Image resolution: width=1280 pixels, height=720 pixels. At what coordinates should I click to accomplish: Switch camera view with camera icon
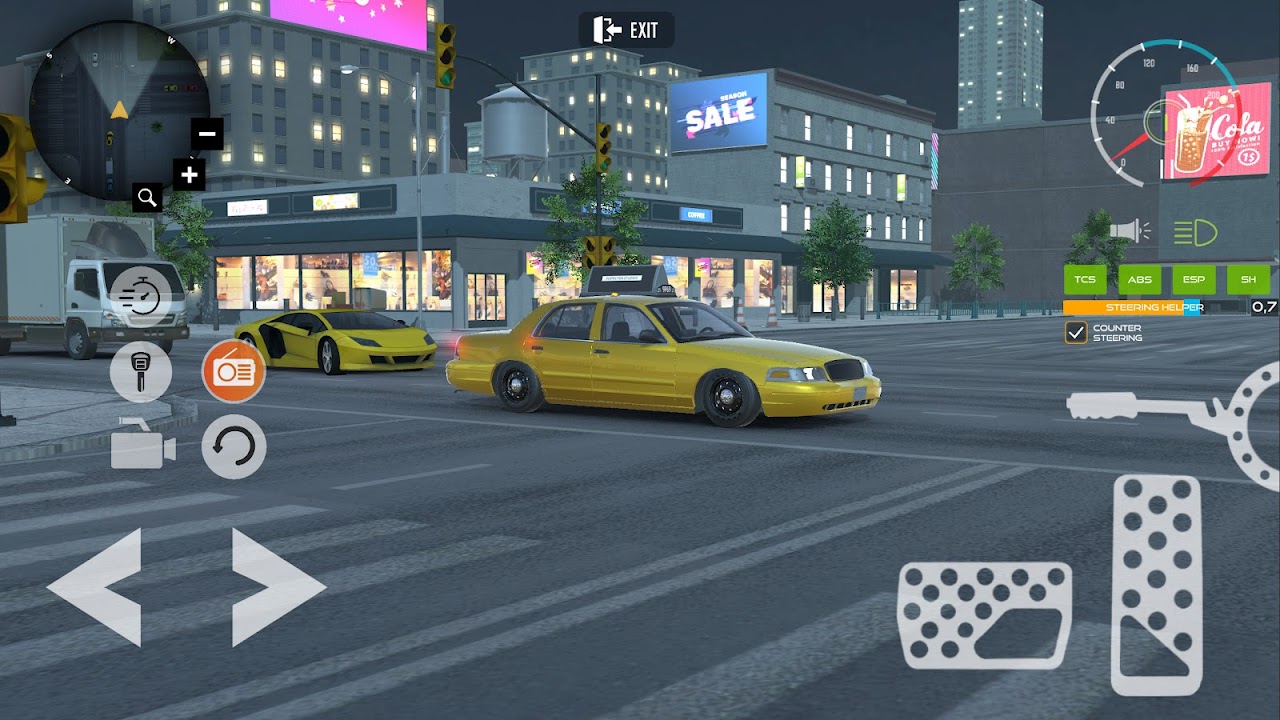click(x=143, y=447)
